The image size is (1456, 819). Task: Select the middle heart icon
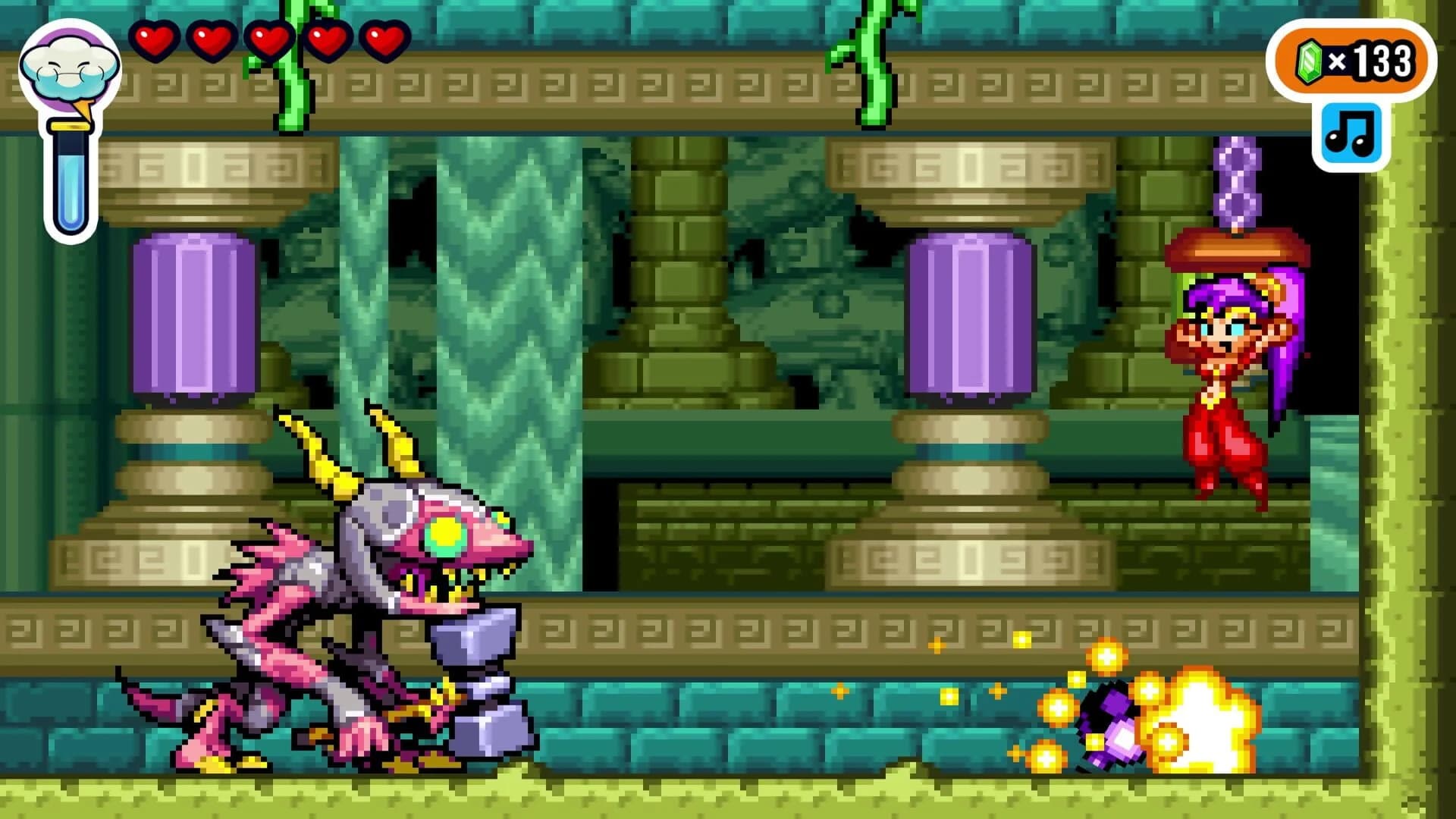point(269,42)
